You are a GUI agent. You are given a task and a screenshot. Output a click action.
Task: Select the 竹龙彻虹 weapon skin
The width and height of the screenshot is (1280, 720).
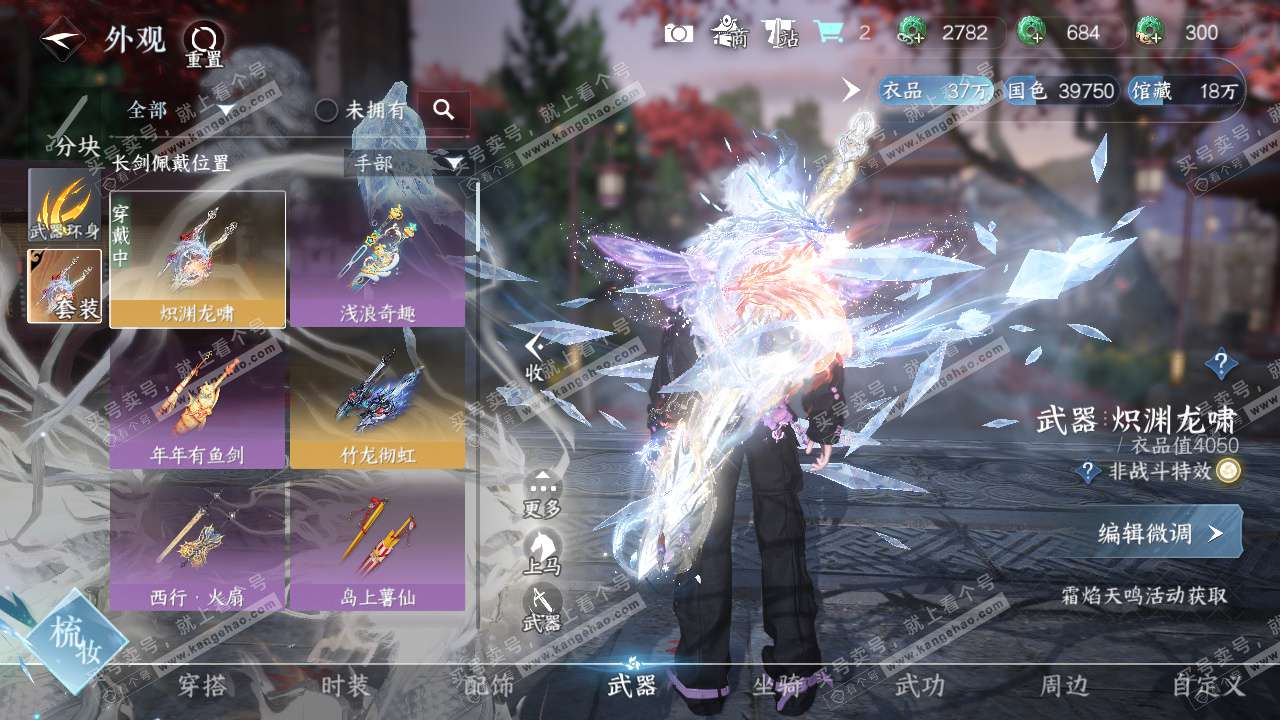[x=377, y=402]
